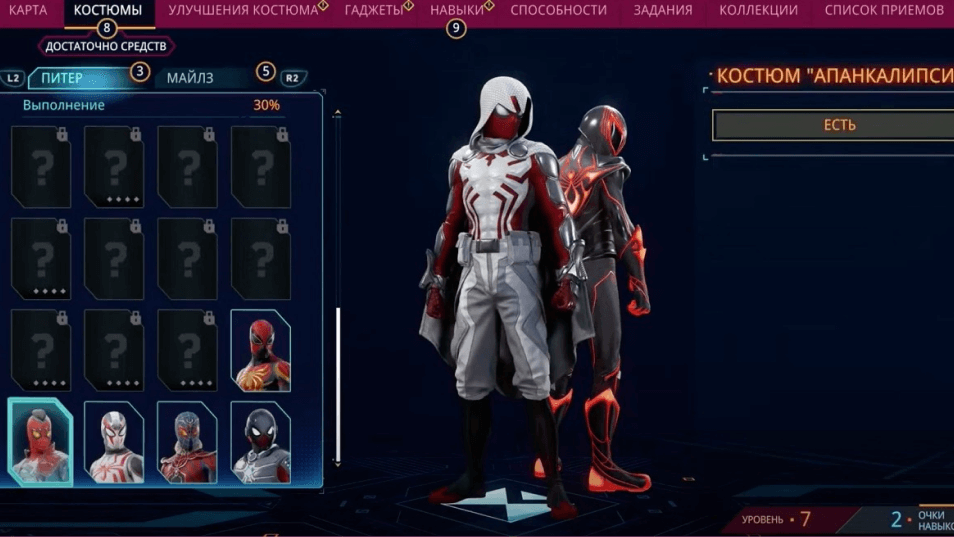Viewport: 954px width, 537px height.
Task: Open the Карта tab
Action: point(27,10)
